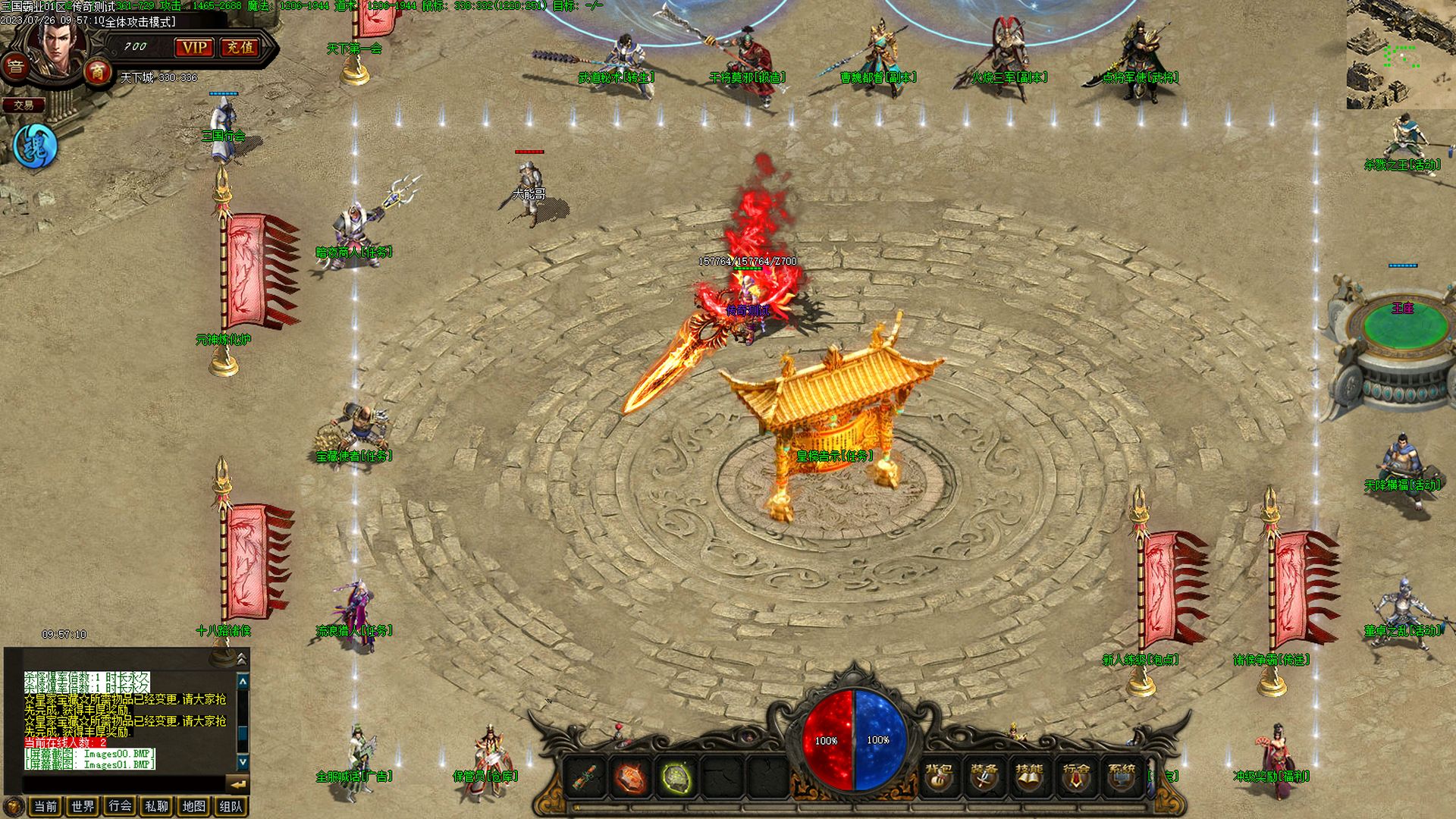Open the shop via the 商 button
Viewport: 1456px width, 819px height.
97,73
